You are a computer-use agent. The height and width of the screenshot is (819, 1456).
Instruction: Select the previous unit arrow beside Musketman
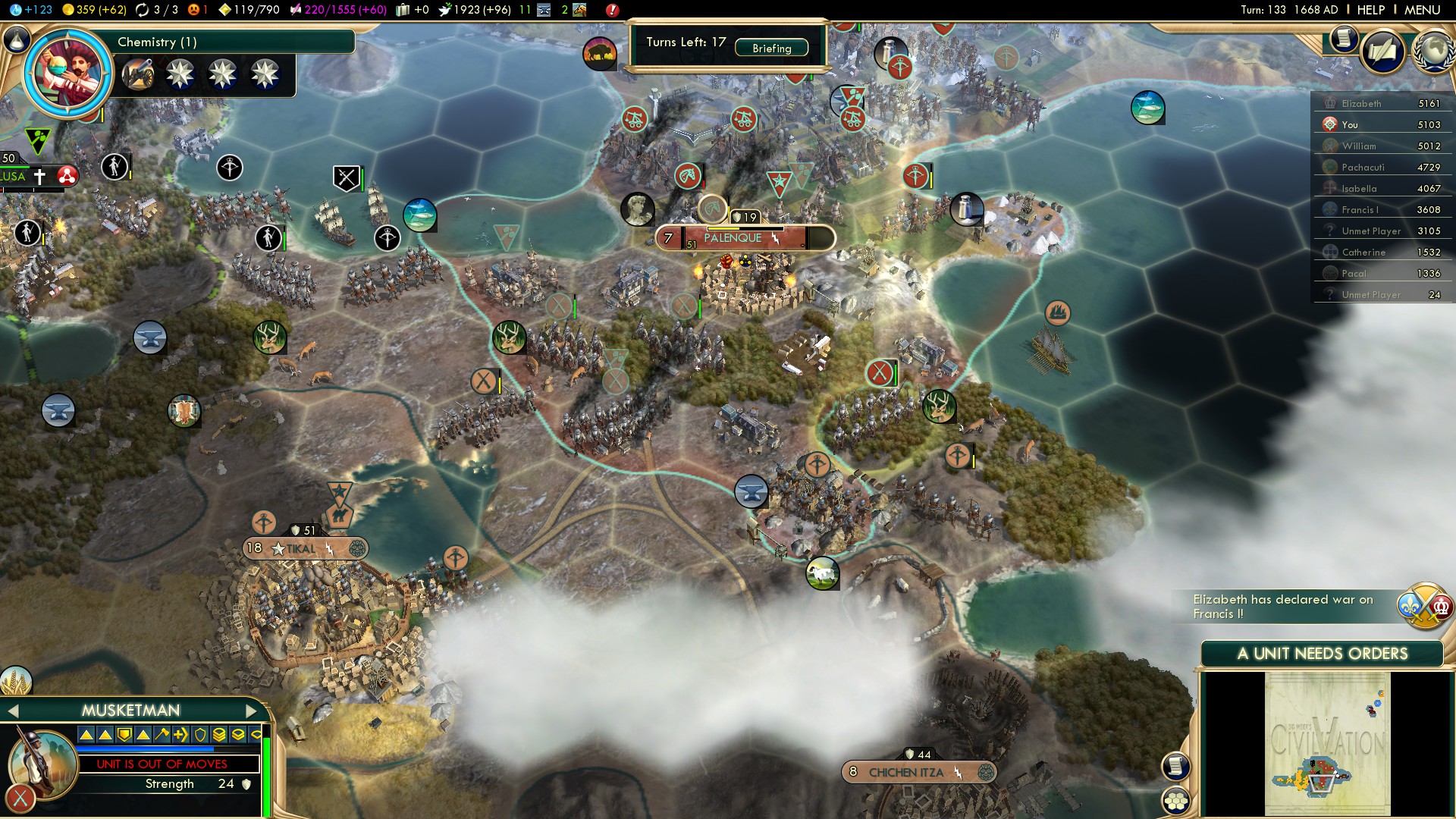12,711
